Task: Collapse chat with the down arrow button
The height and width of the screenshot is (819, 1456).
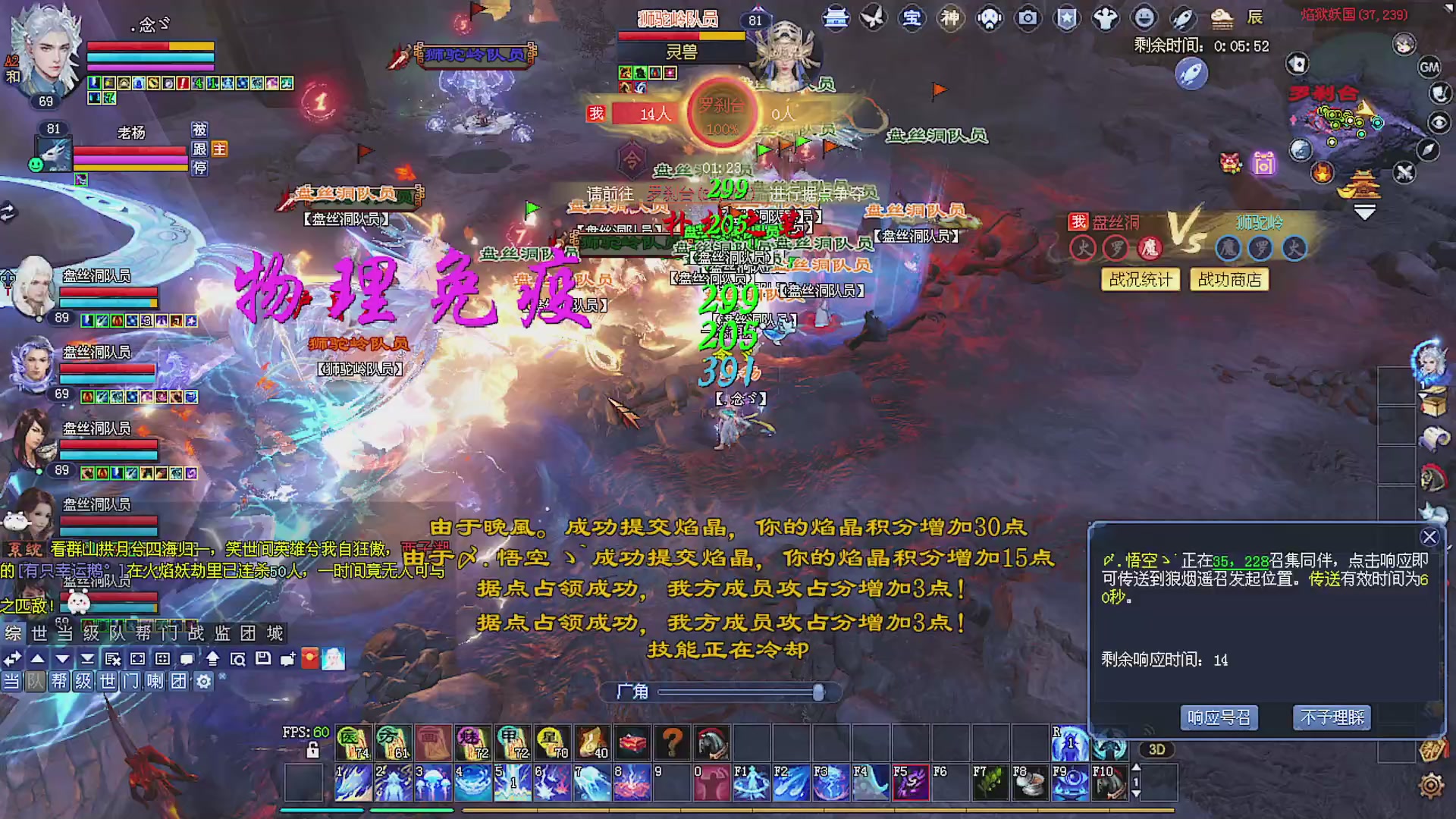Action: point(62,660)
